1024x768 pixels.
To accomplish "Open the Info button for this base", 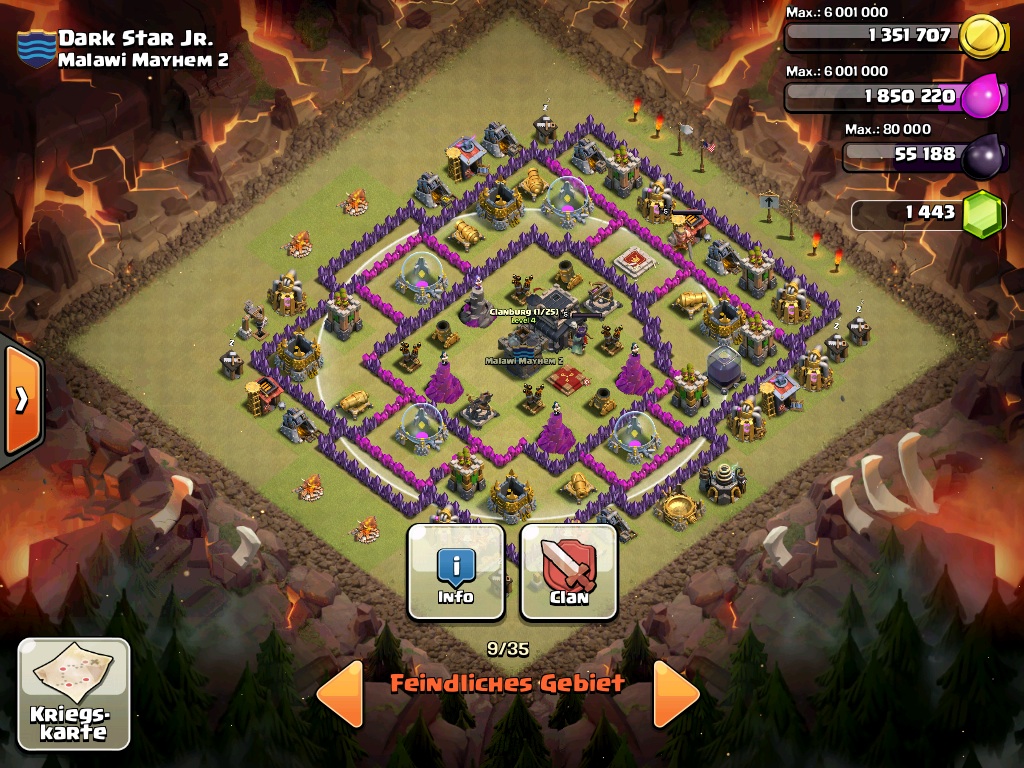I will click(x=455, y=573).
